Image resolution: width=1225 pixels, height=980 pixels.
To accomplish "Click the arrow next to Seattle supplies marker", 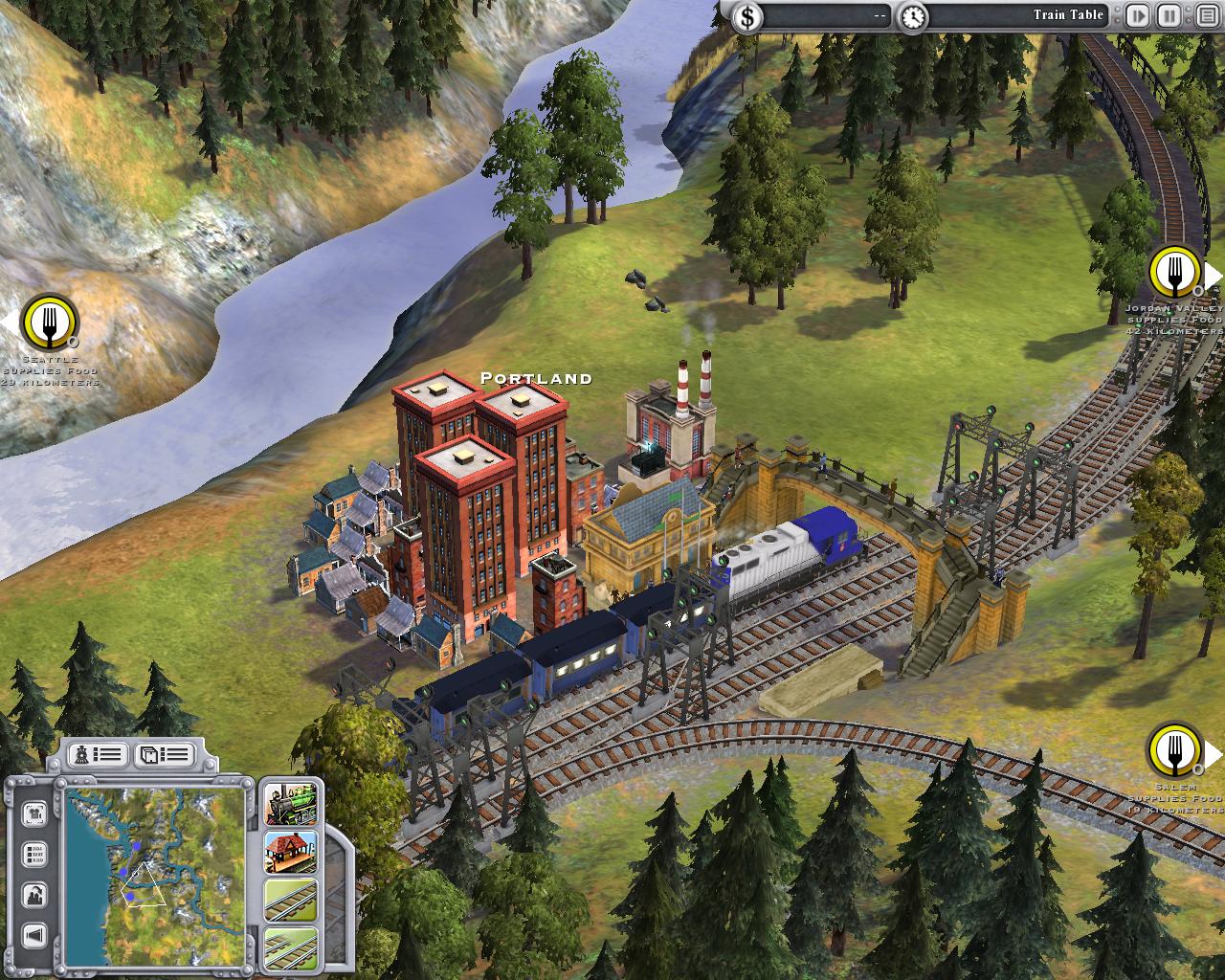I will (8, 321).
